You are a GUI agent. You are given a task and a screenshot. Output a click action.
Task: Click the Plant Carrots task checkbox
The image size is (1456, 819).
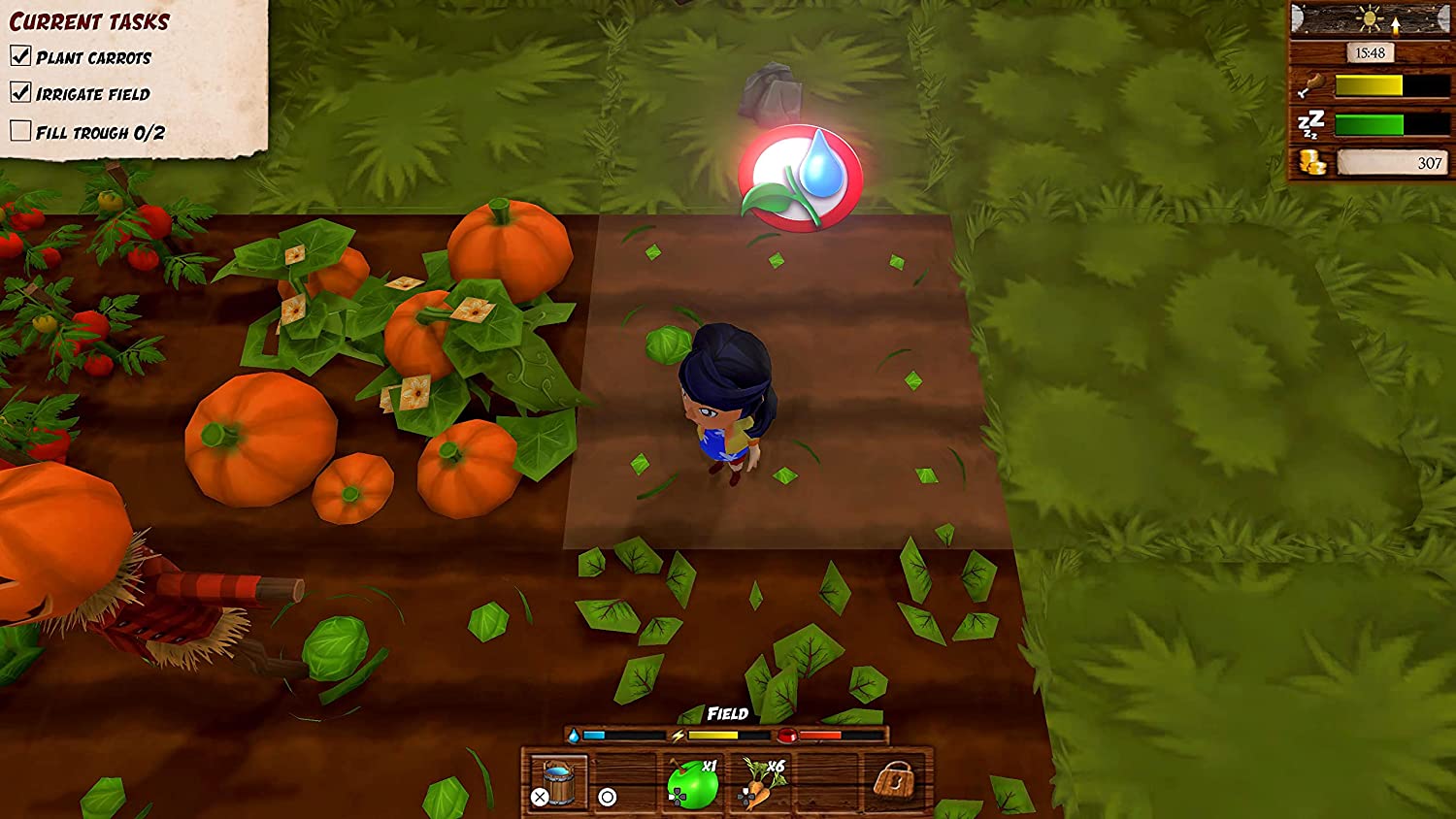click(x=20, y=56)
